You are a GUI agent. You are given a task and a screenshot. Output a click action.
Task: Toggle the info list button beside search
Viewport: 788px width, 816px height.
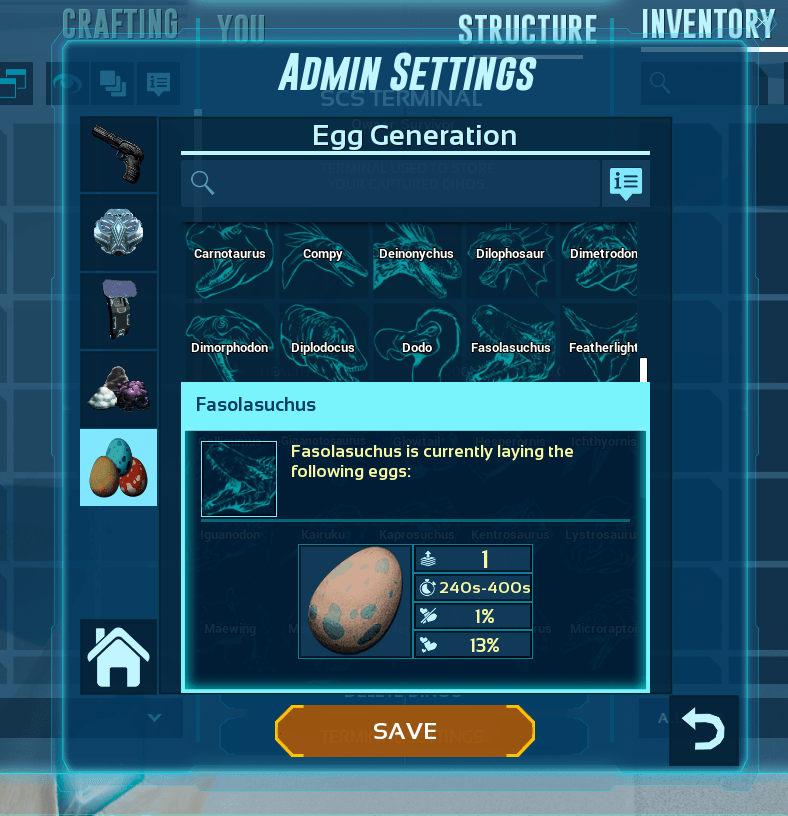626,183
